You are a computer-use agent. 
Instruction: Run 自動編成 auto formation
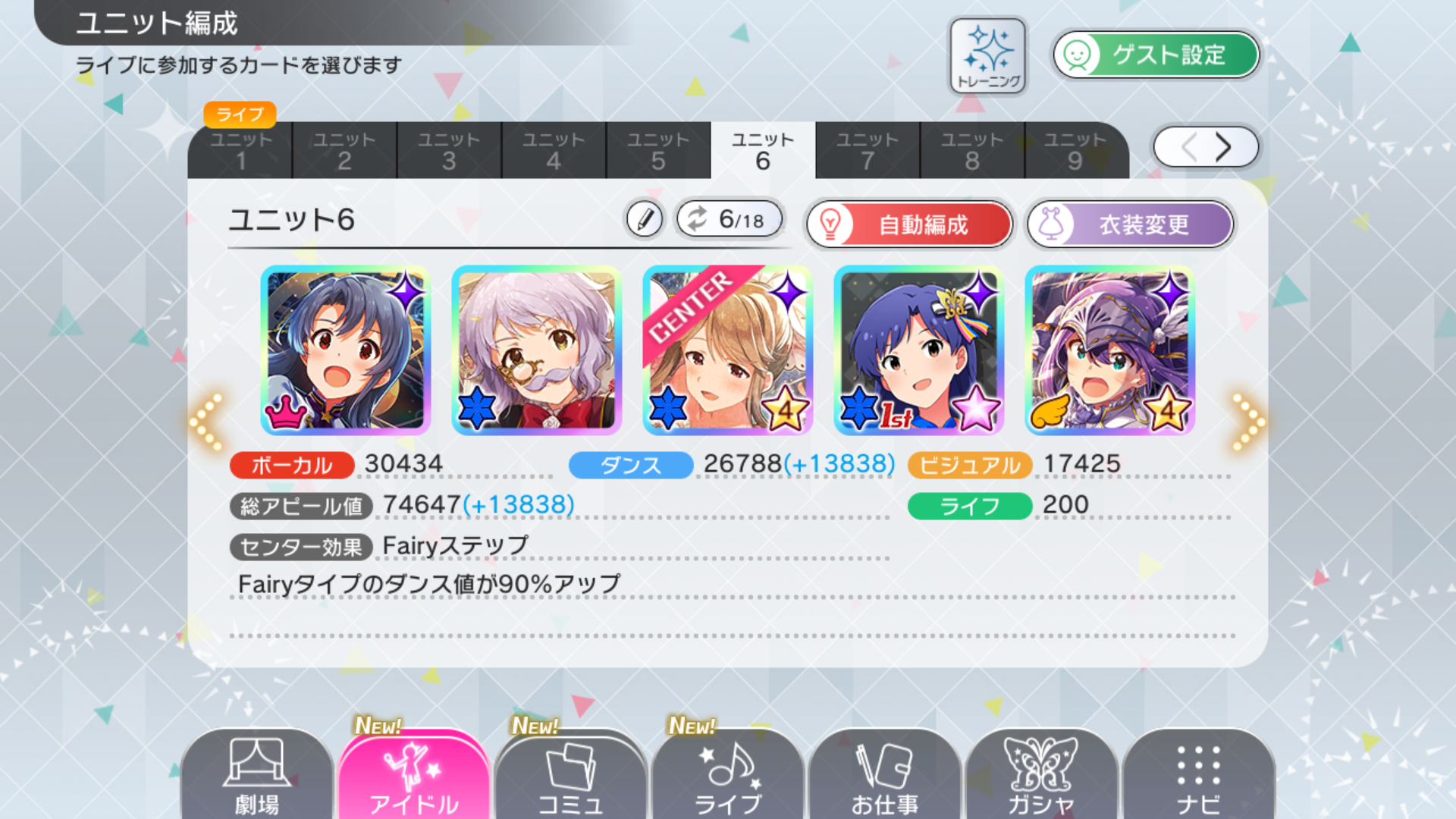pos(909,224)
